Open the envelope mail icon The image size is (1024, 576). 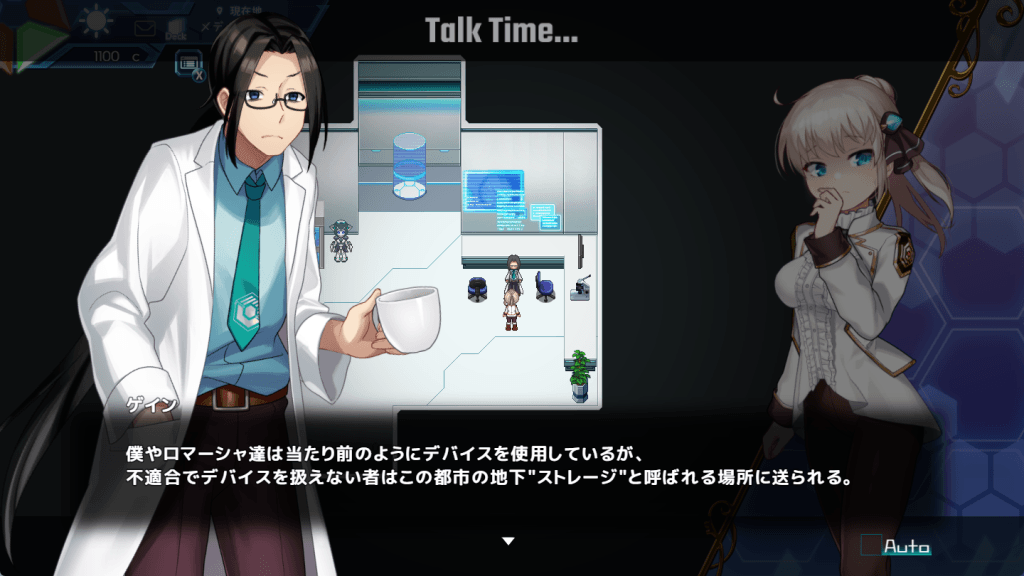click(146, 28)
